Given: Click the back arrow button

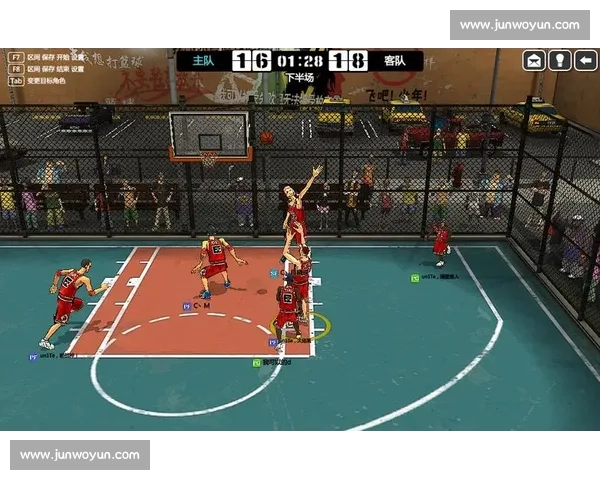Looking at the screenshot, I should 585,61.
